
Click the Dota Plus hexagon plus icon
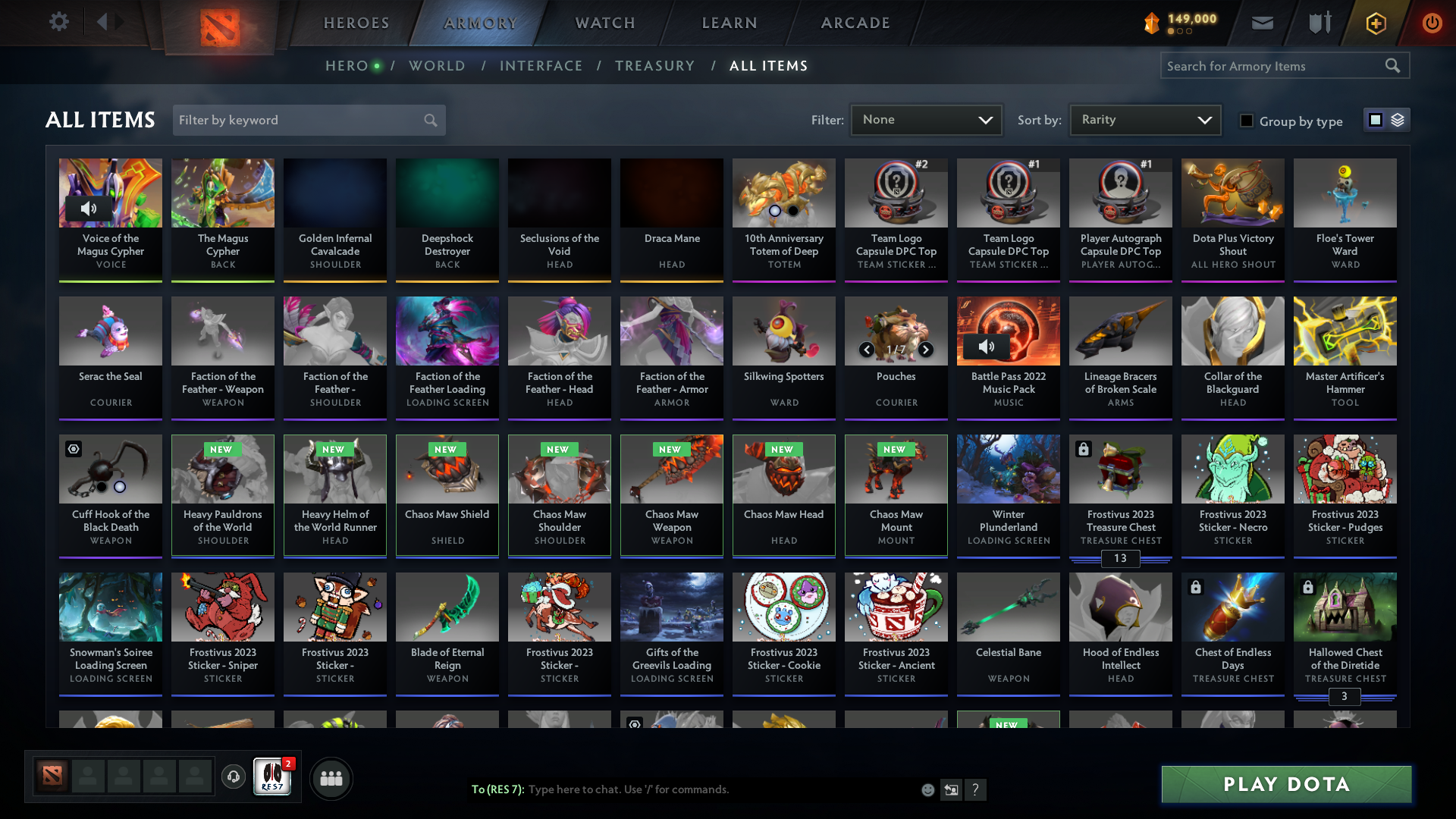[x=1376, y=23]
